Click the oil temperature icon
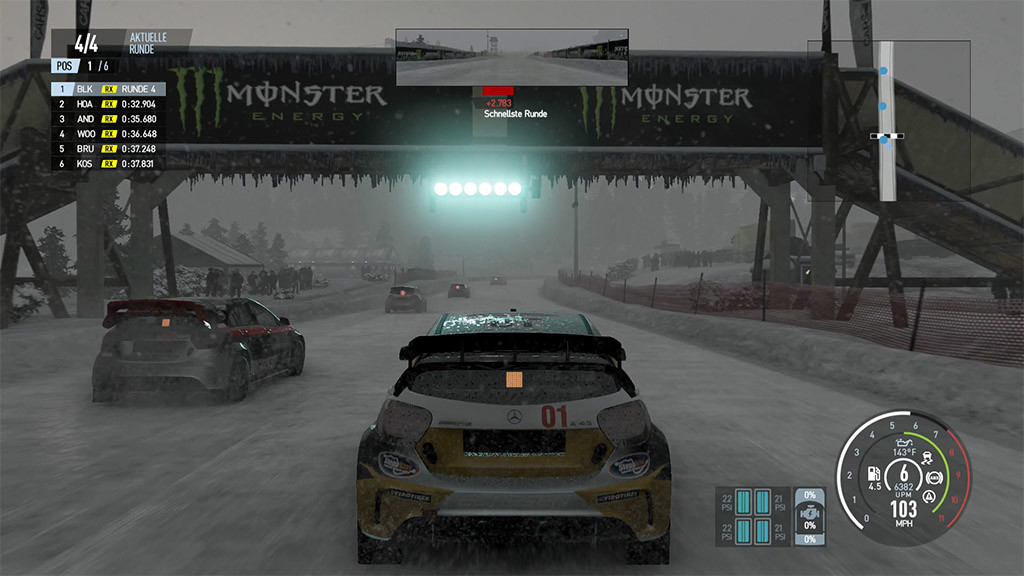The height and width of the screenshot is (576, 1024). tap(902, 441)
